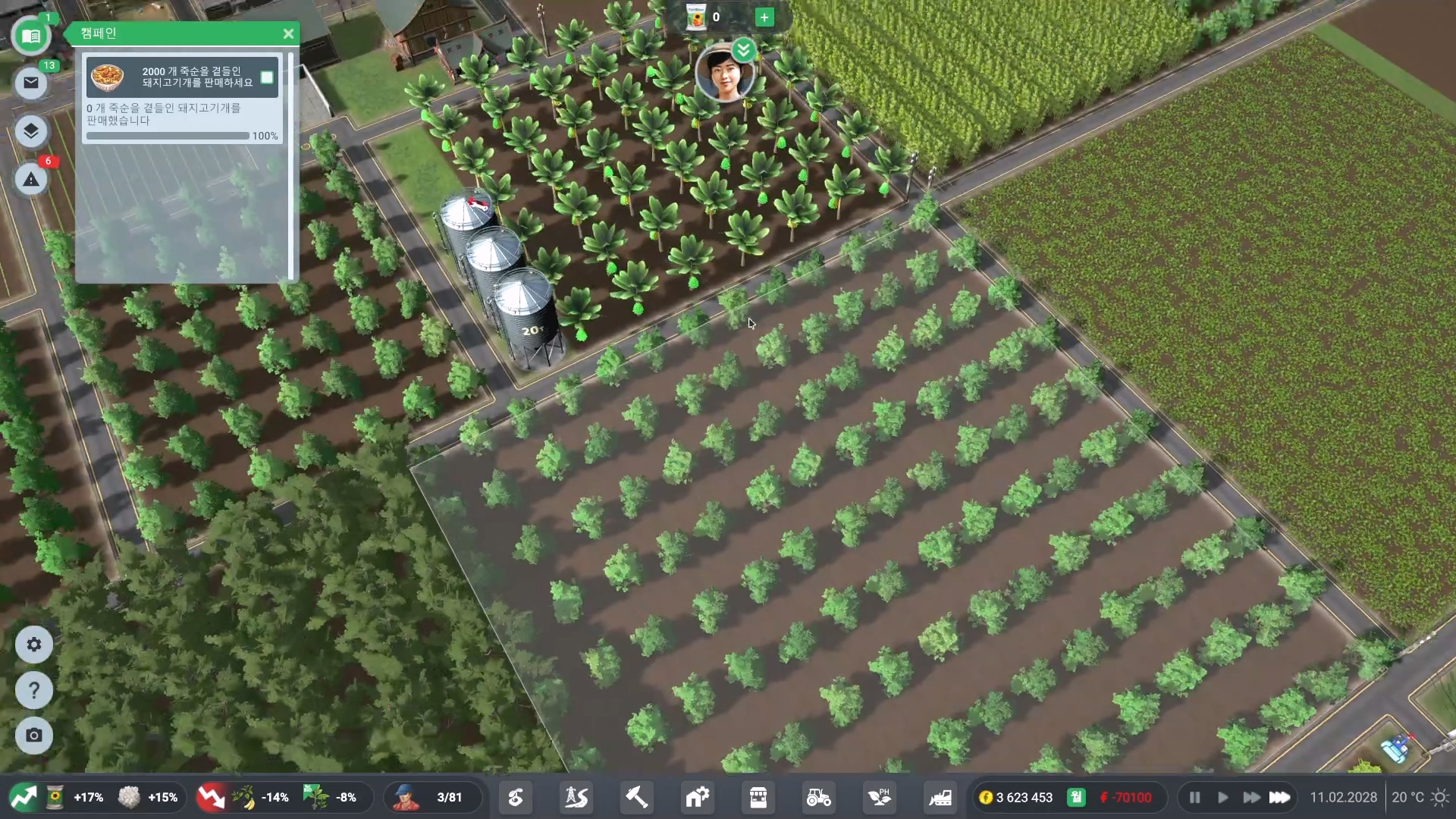Select the bulldozer demolish tool
Image resolution: width=1456 pixels, height=819 pixels.
pos(940,798)
